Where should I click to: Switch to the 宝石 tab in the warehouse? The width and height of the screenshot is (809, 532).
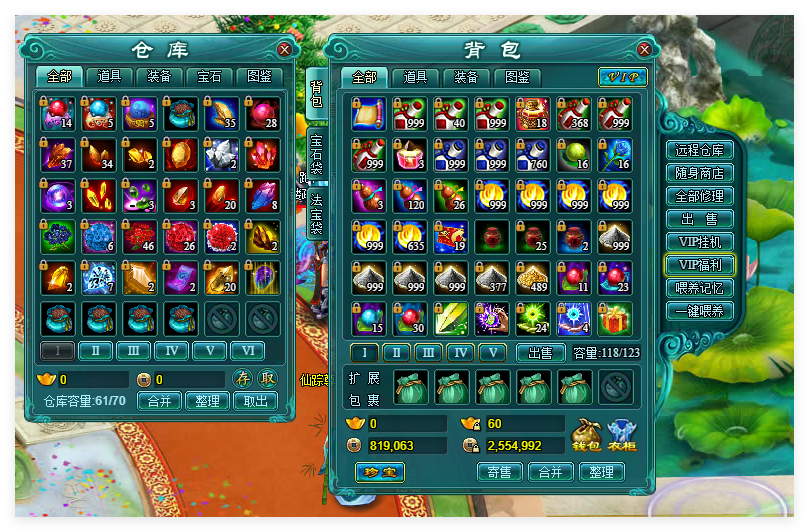(x=209, y=76)
